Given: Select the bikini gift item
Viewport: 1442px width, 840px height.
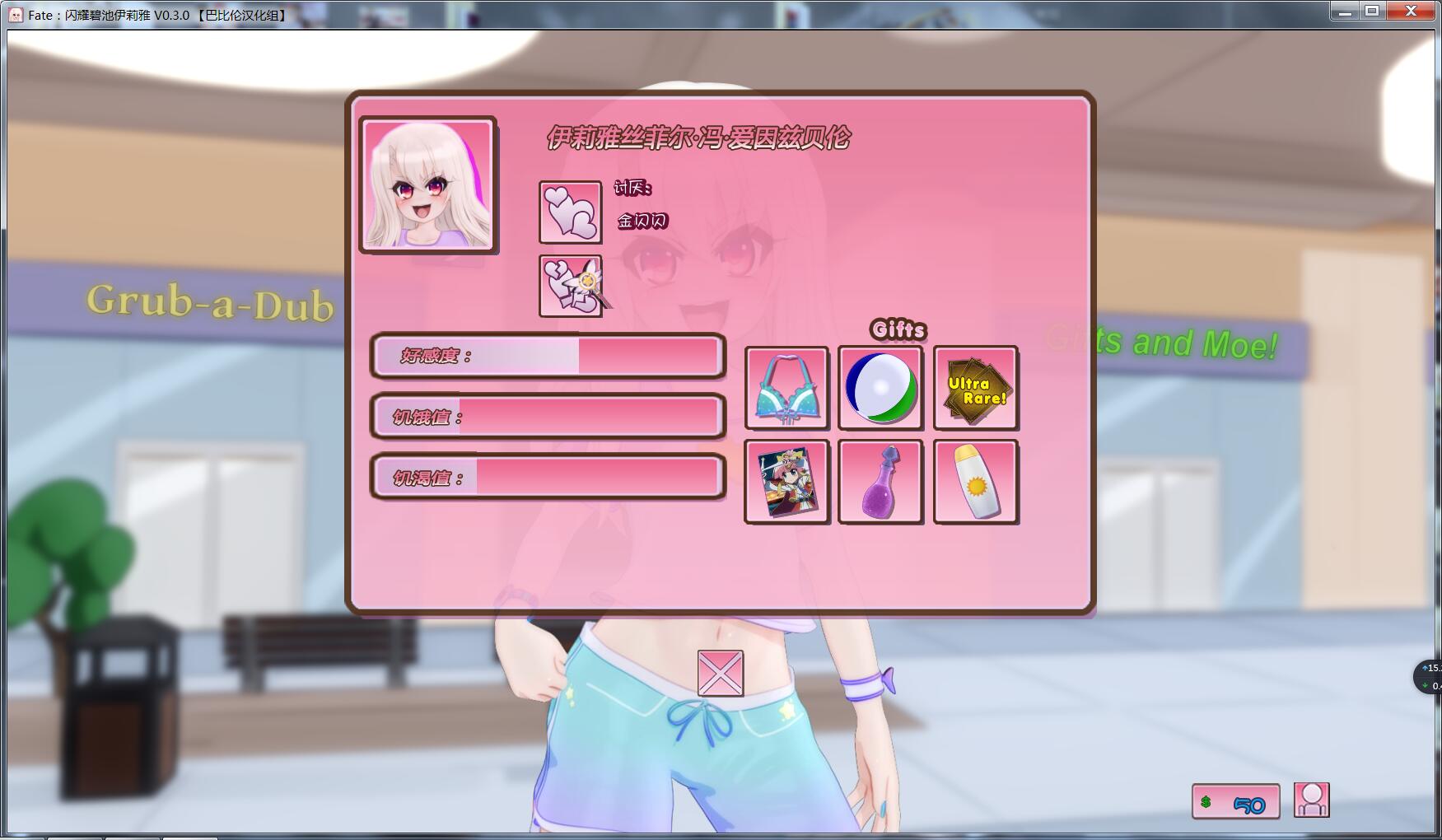Looking at the screenshot, I should point(786,389).
